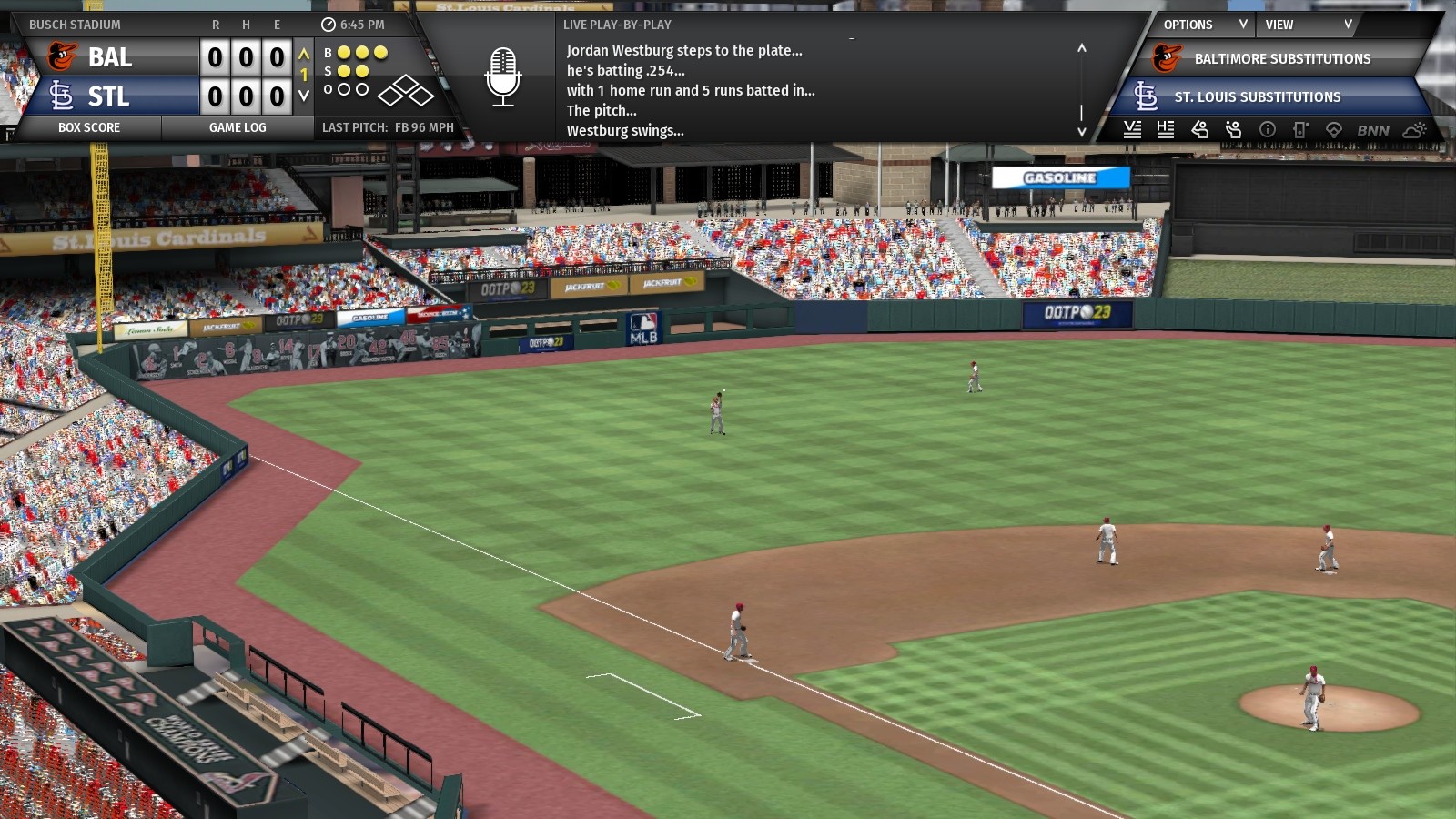
Task: Open the Box Score
Action: point(89,127)
